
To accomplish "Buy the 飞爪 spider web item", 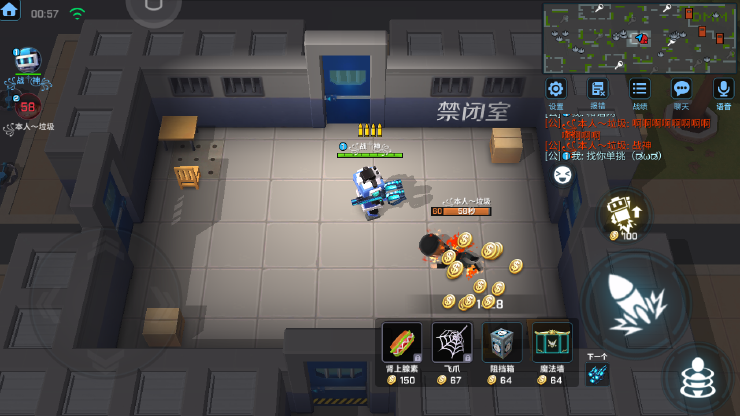I will pyautogui.click(x=452, y=347).
